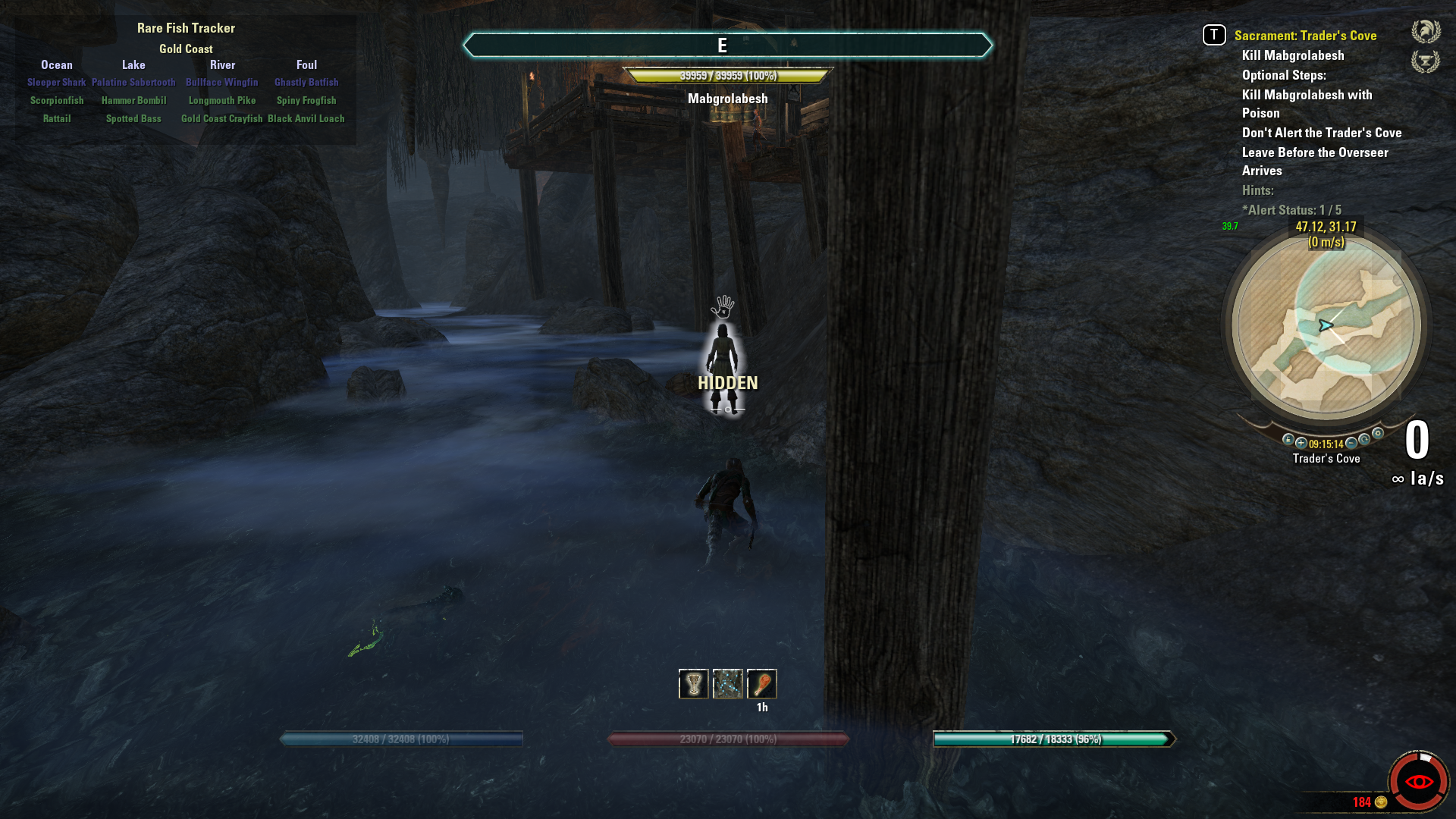Image resolution: width=1456 pixels, height=819 pixels.
Task: Open minimap settings gear
Action: click(x=1378, y=434)
